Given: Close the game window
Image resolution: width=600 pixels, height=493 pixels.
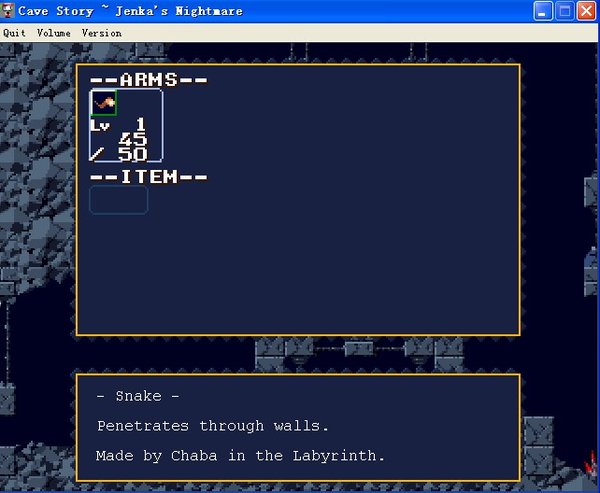Looking at the screenshot, I should tap(588, 11).
